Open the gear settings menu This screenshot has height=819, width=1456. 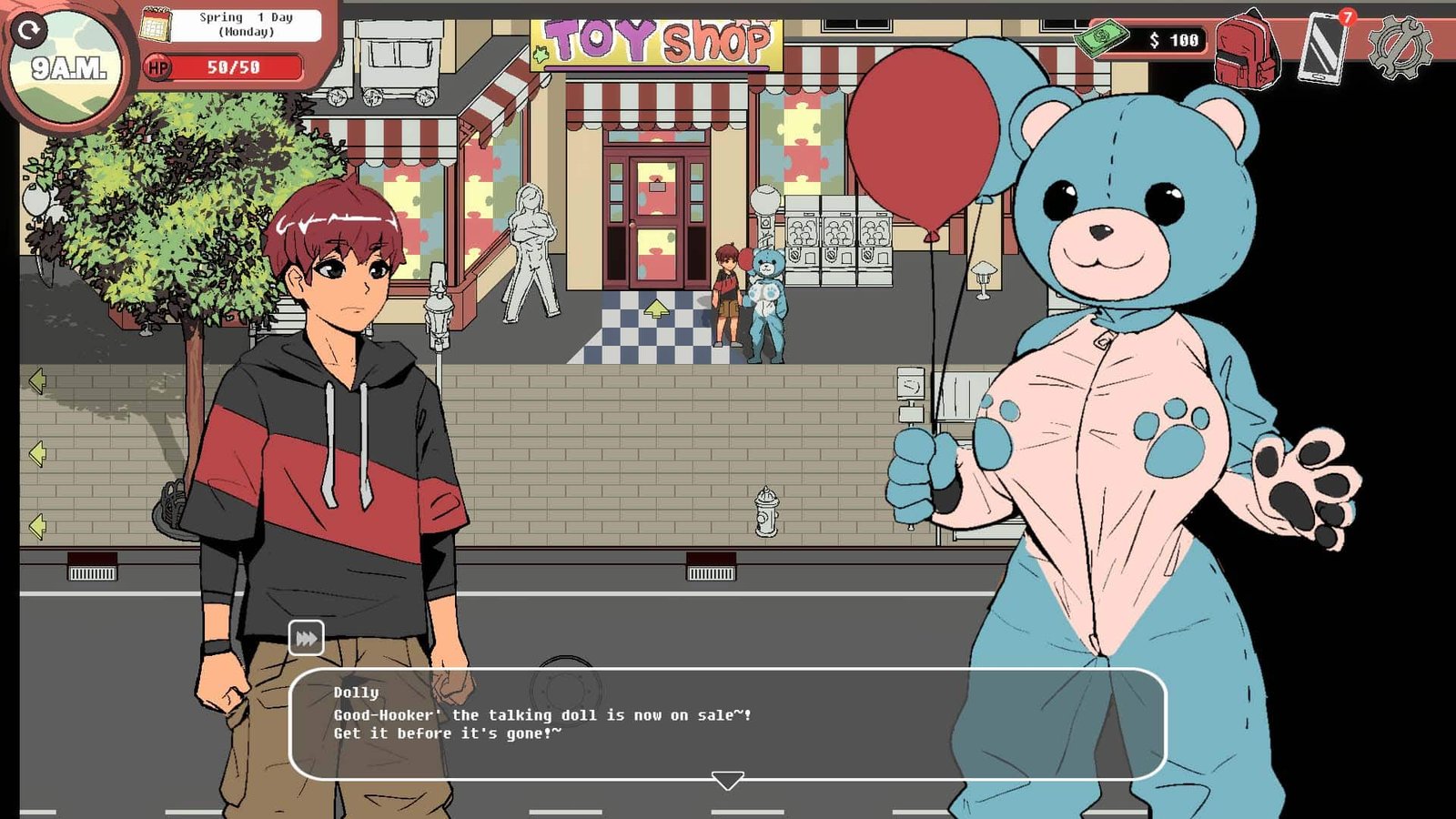(1399, 47)
